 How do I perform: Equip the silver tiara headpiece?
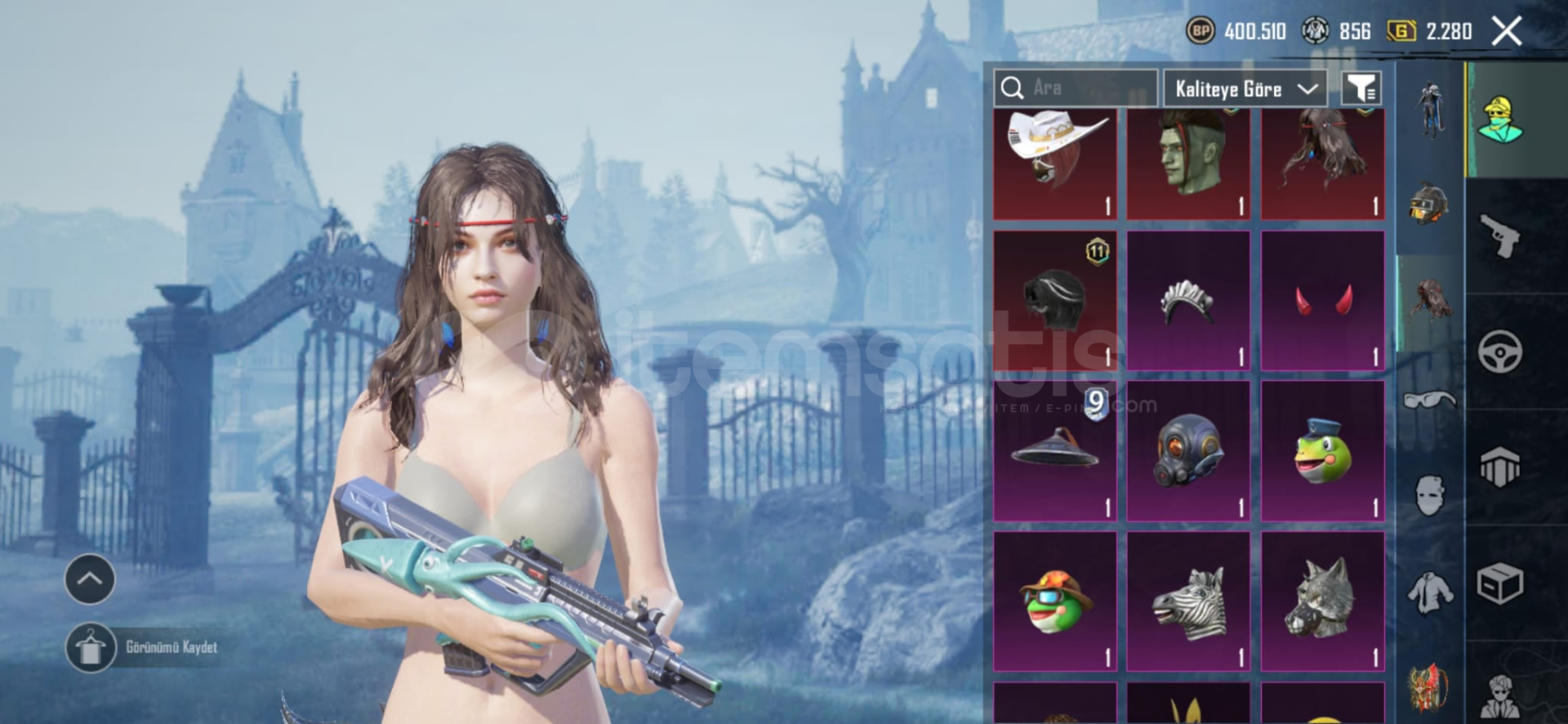tap(1188, 301)
